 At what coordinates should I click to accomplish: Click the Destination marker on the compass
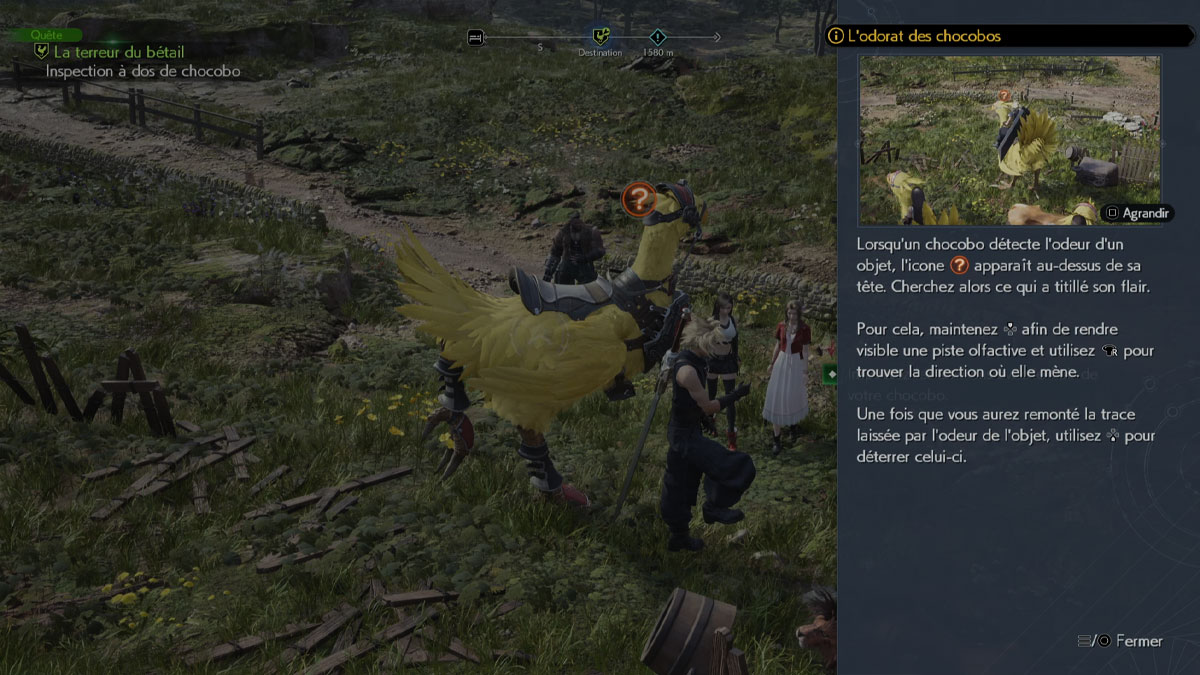coord(600,38)
